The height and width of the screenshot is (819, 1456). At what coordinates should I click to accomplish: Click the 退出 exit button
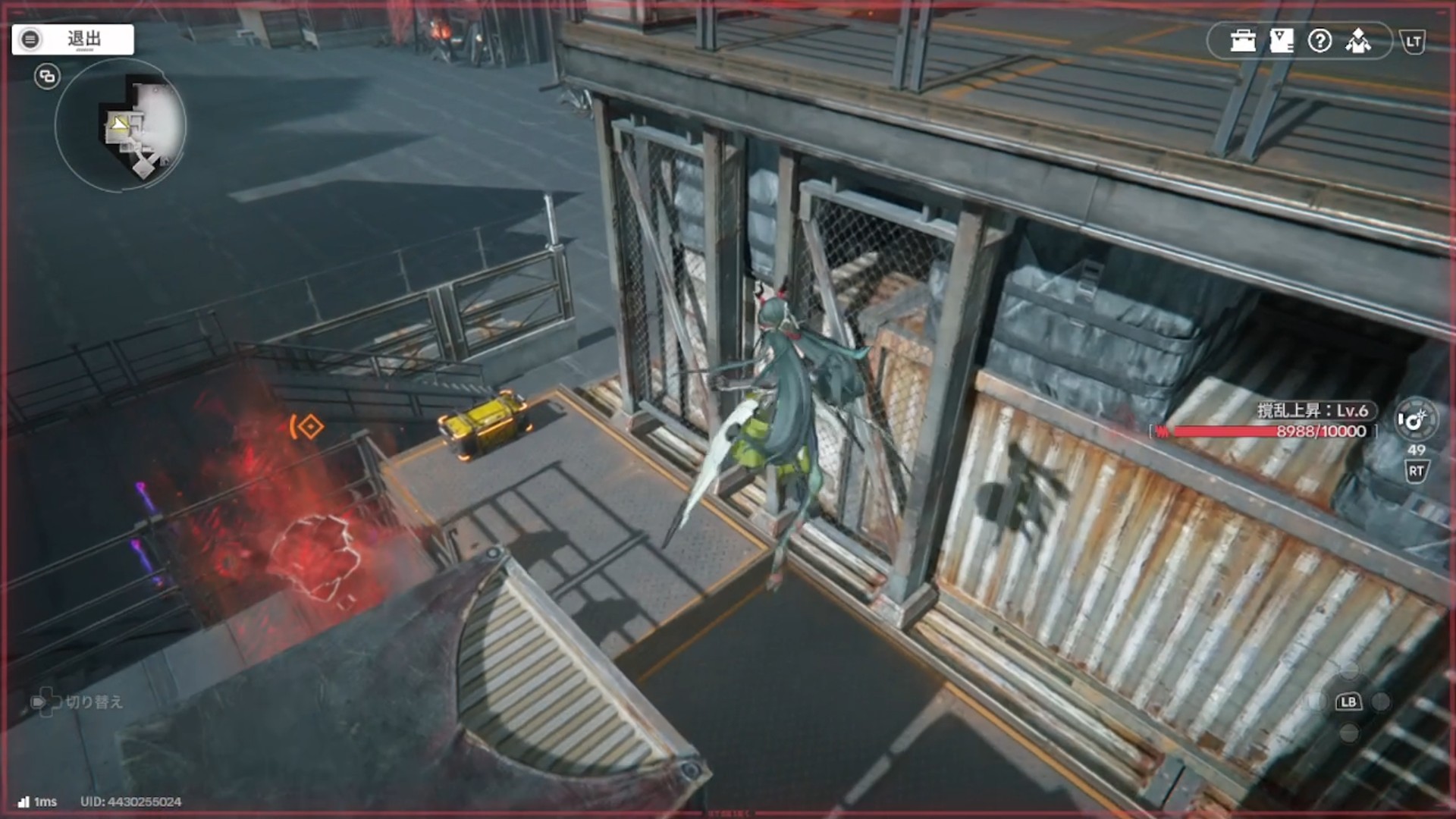(x=73, y=39)
